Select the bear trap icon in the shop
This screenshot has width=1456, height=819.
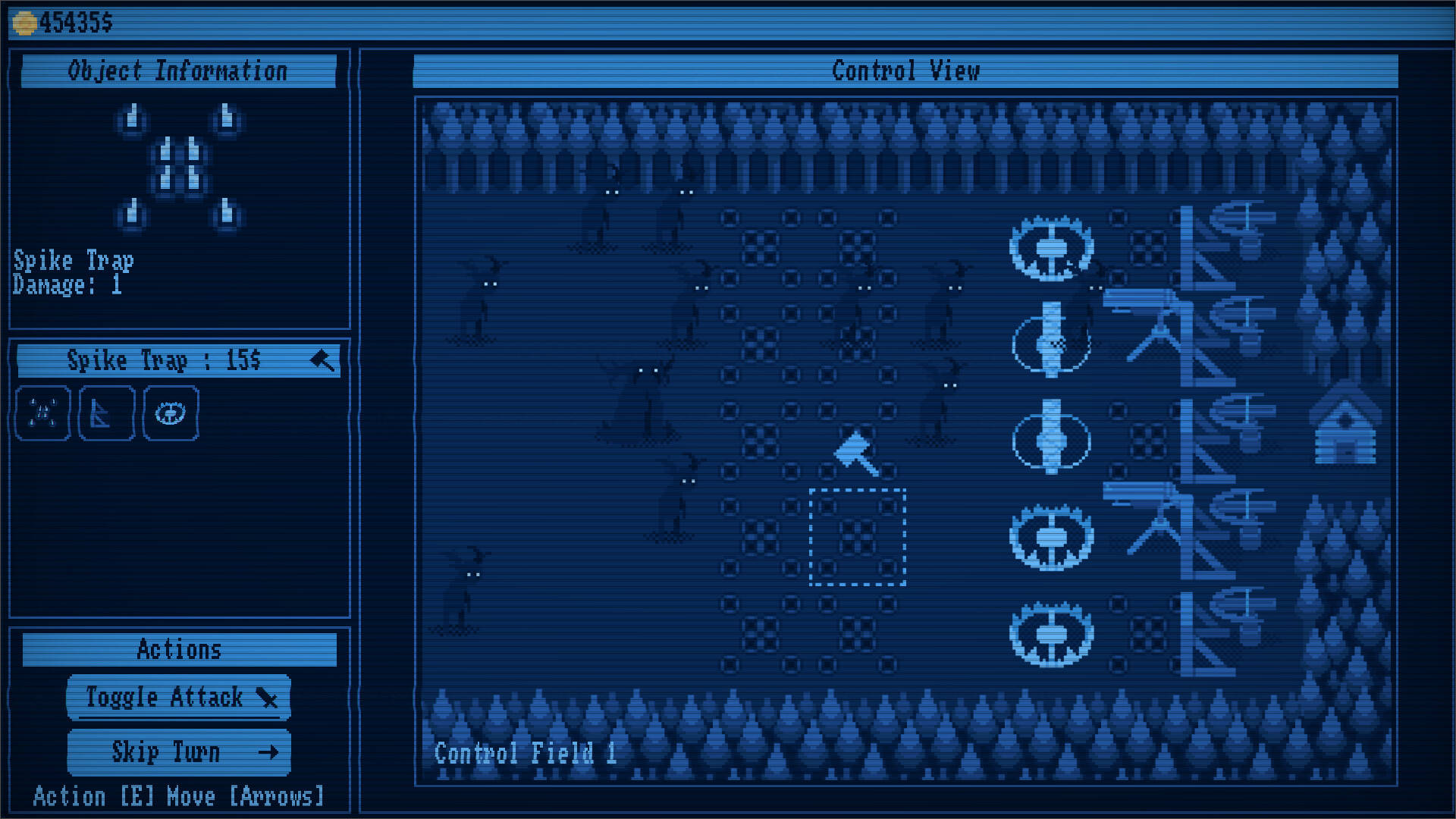170,413
